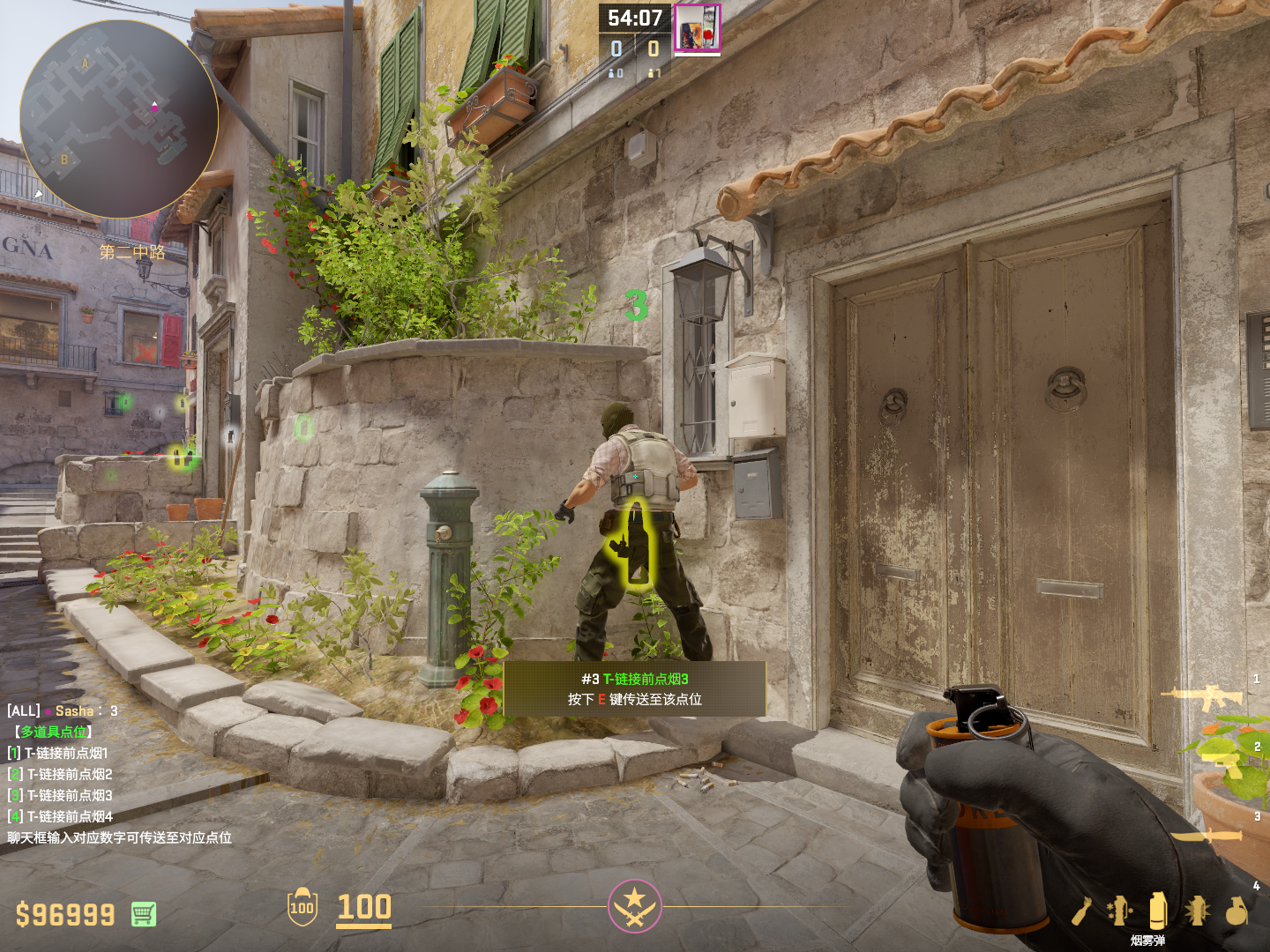Select the knife in weapon slot 3

point(1208,834)
